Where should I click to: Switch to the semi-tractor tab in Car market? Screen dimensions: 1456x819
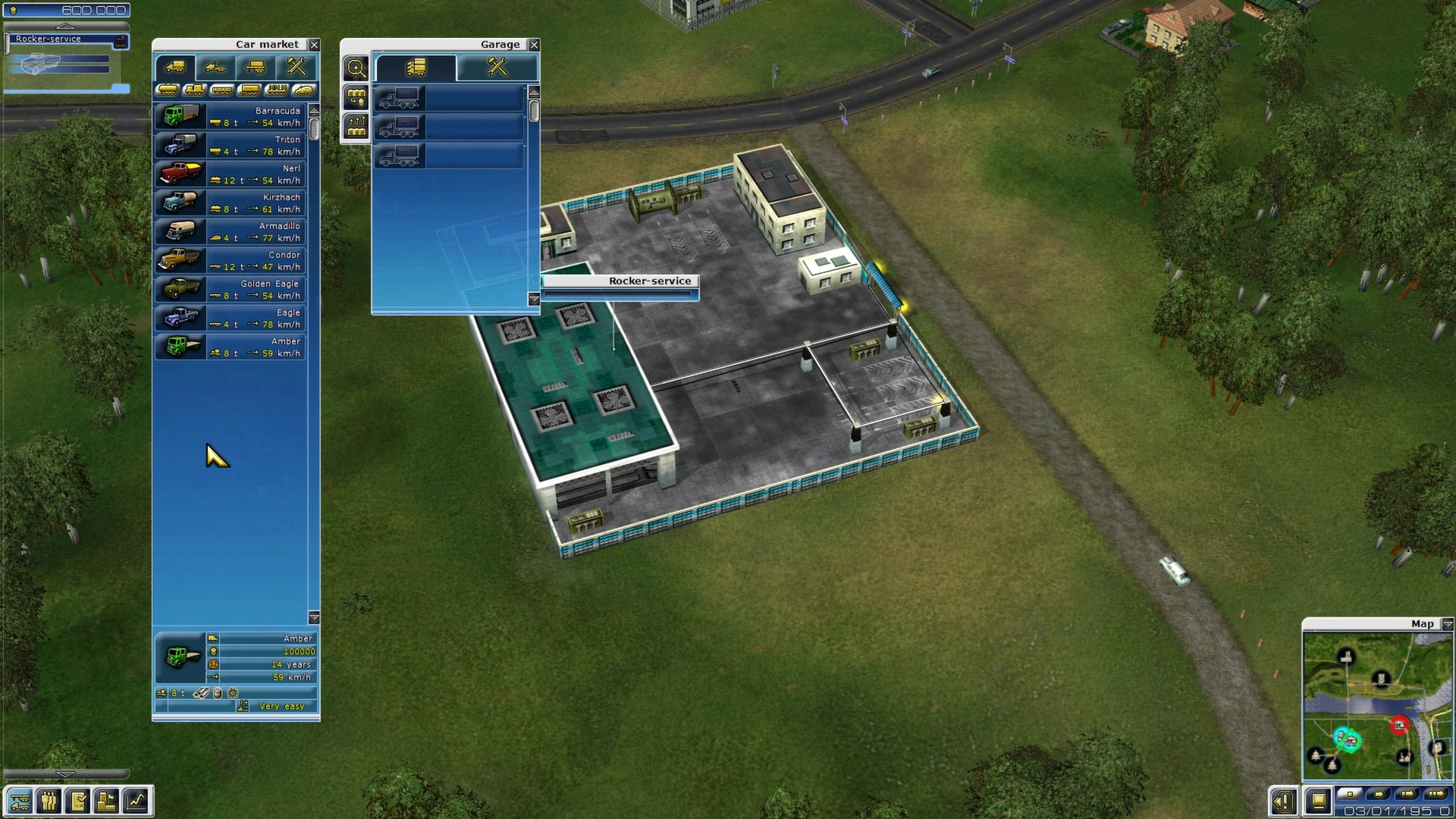(x=215, y=67)
